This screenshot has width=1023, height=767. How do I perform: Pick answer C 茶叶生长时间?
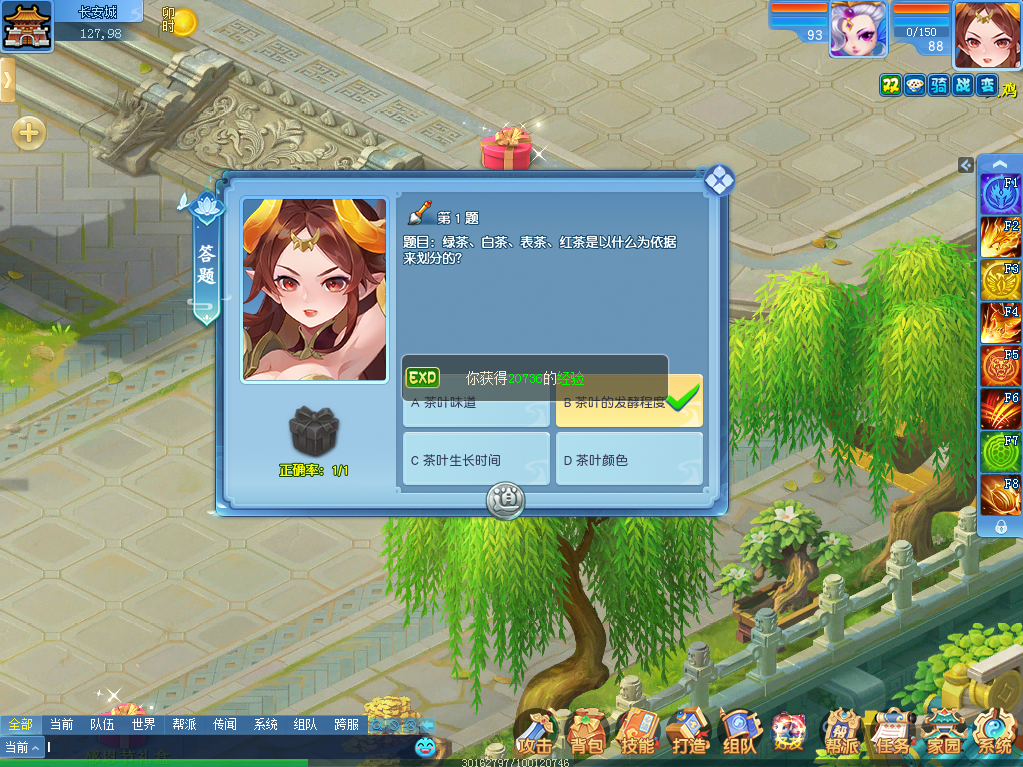[x=476, y=459]
